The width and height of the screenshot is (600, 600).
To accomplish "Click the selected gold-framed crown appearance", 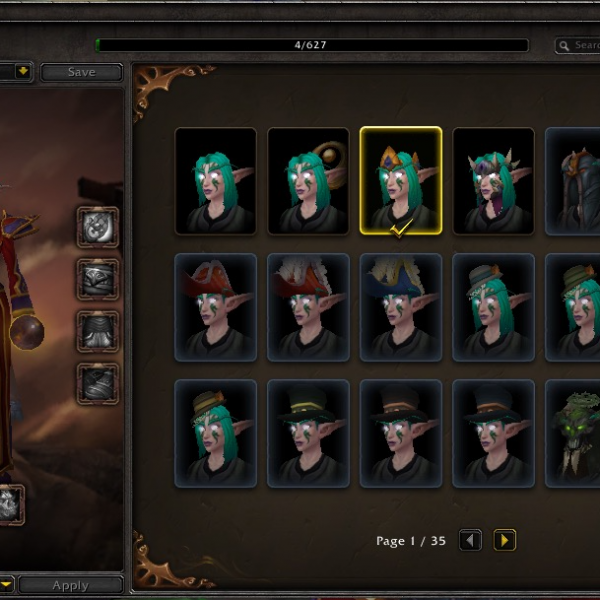I will (x=401, y=181).
